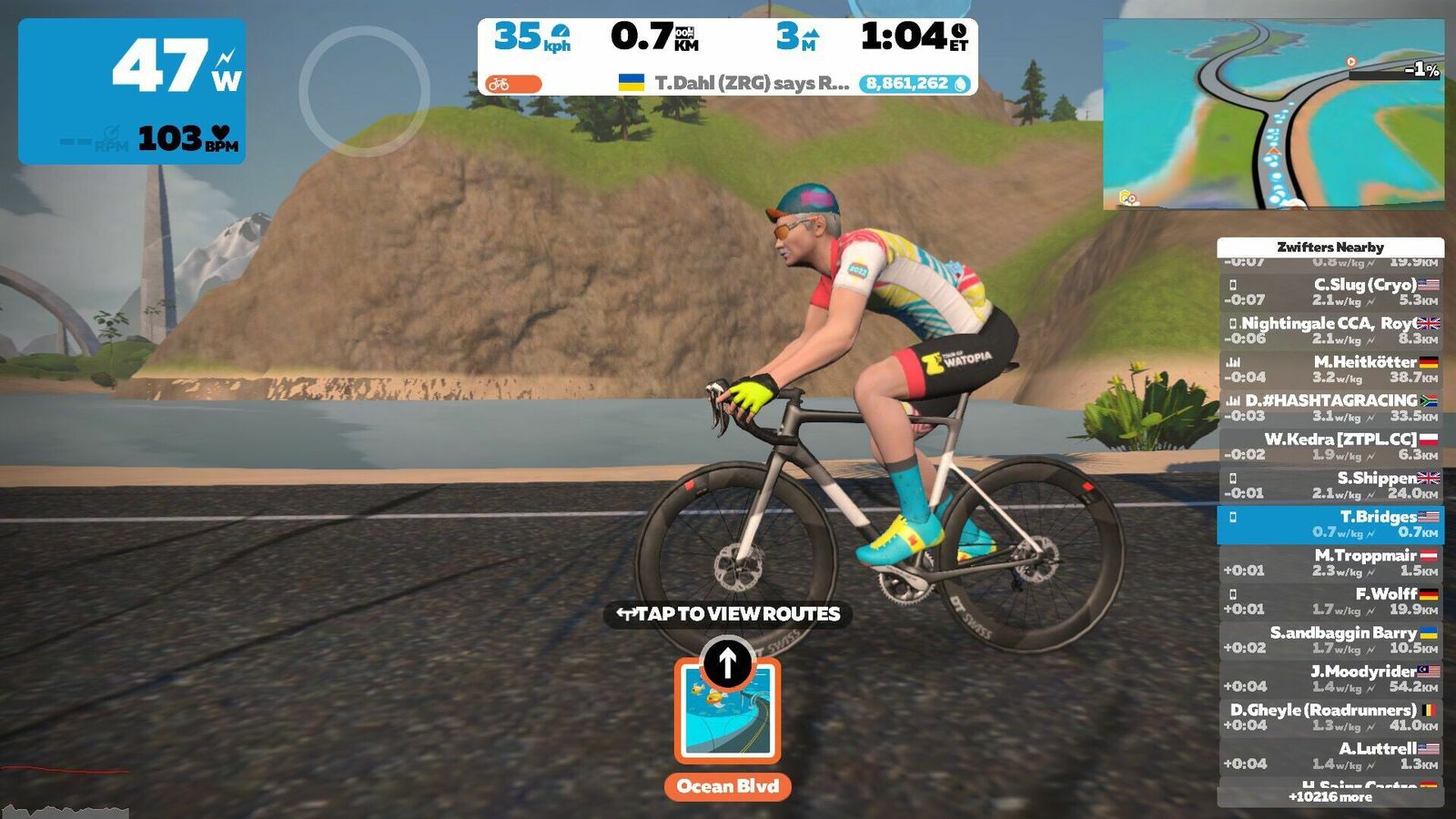The height and width of the screenshot is (819, 1456).
Task: Open the minimap in the corner
Action: point(1273,115)
